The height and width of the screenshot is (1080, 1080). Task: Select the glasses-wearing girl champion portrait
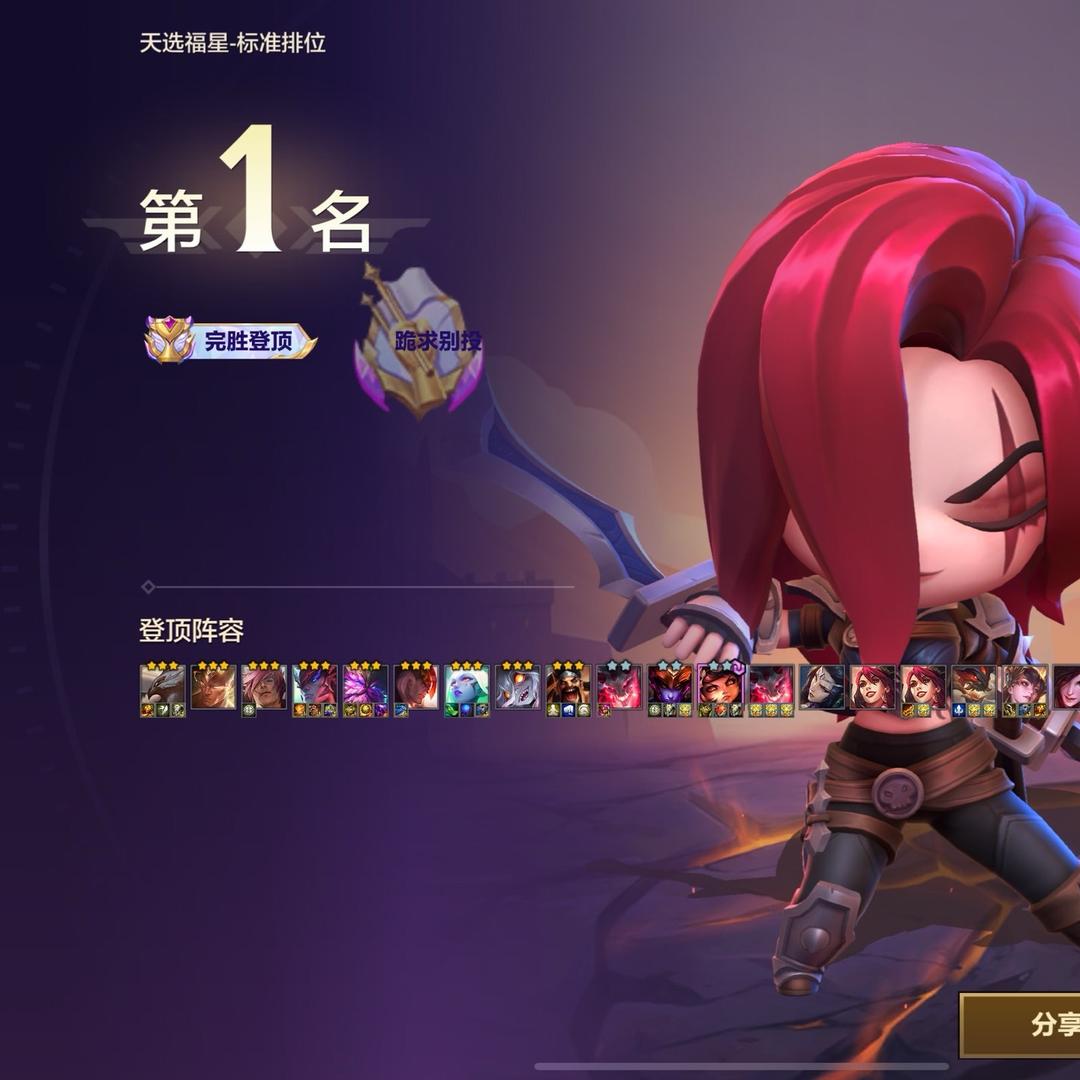[720, 686]
